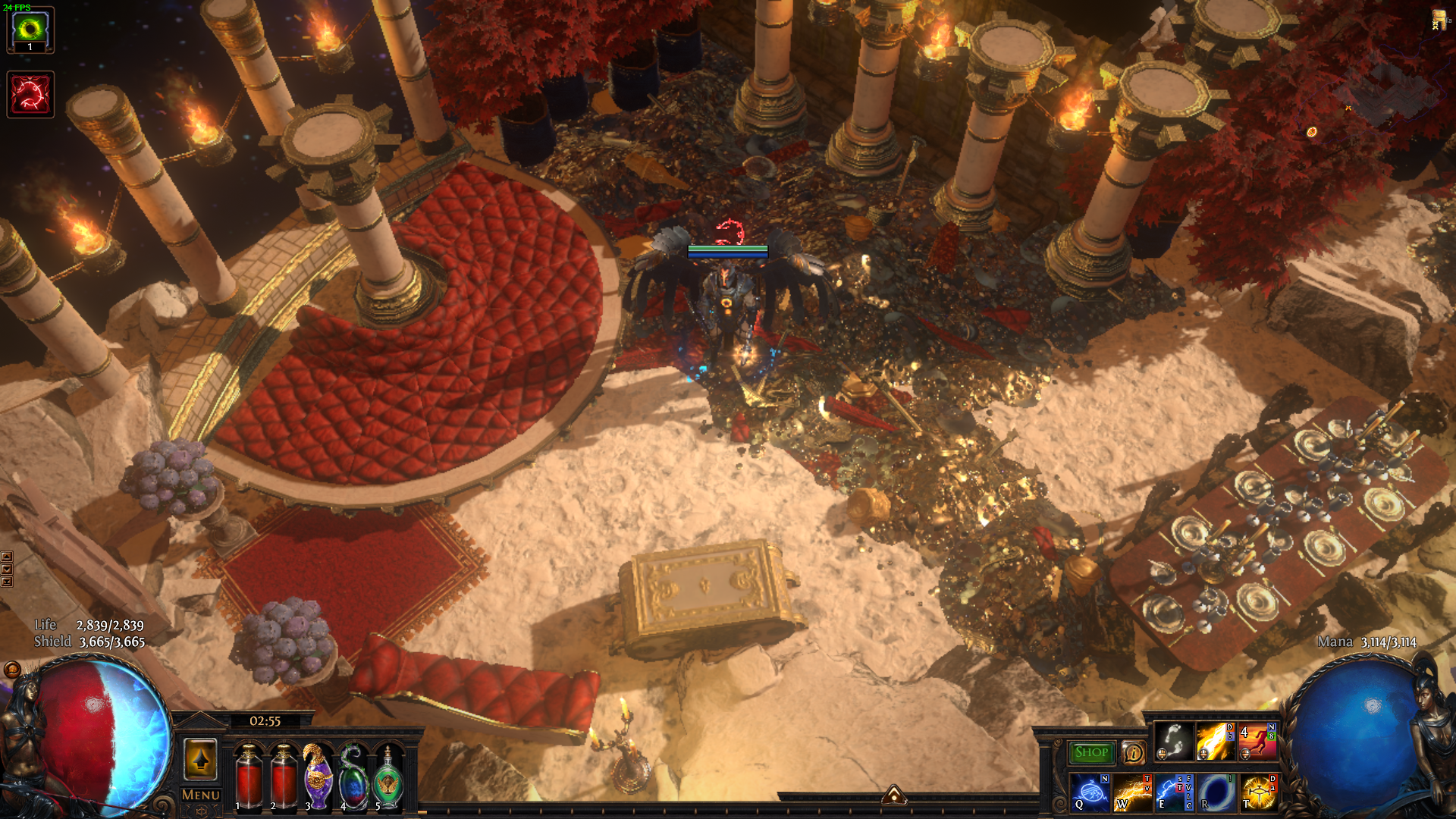Click the red thorn circle debuff icon
This screenshot has height=819, width=1456.
[30, 95]
